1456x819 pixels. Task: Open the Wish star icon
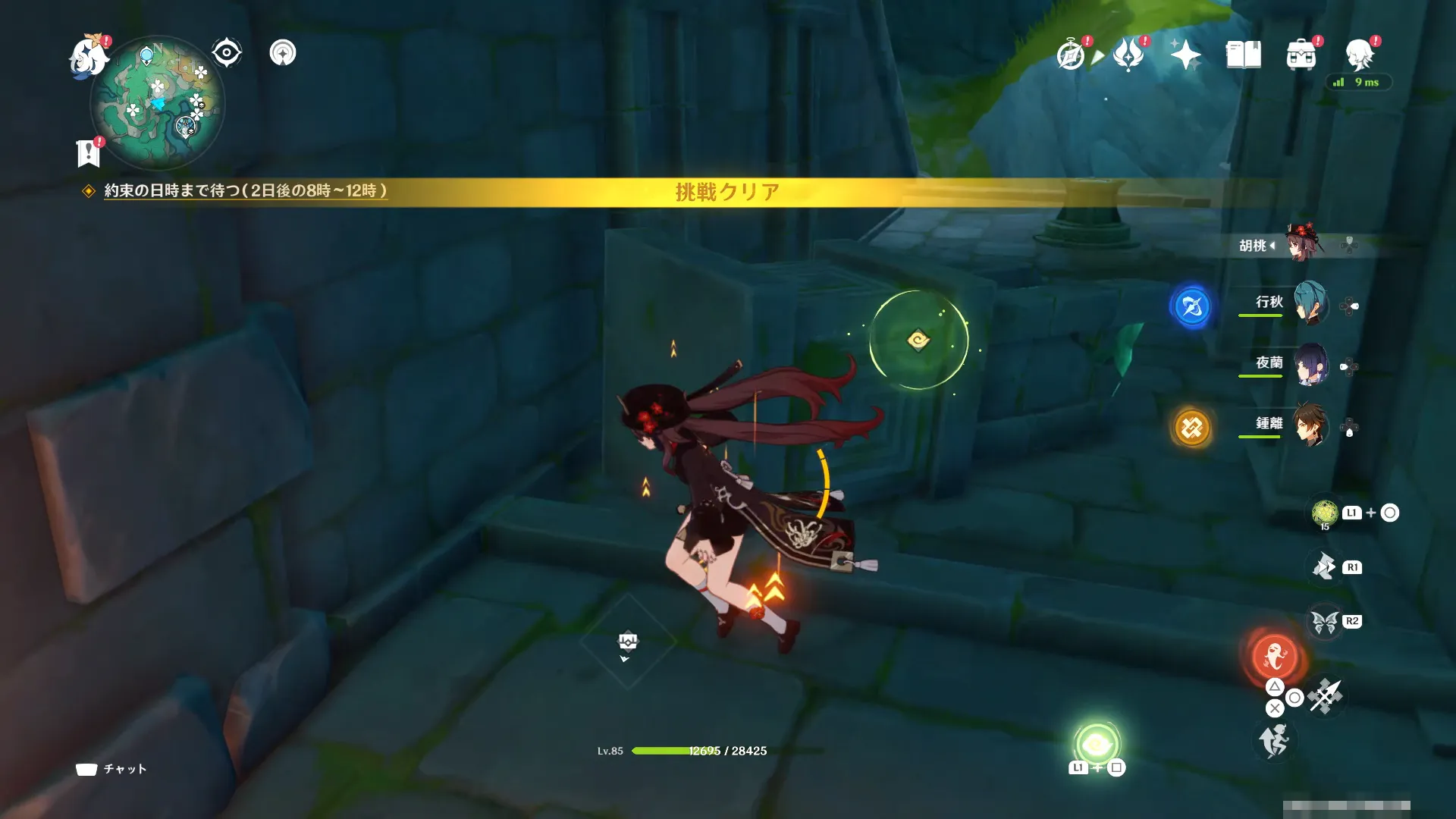coord(1185,55)
